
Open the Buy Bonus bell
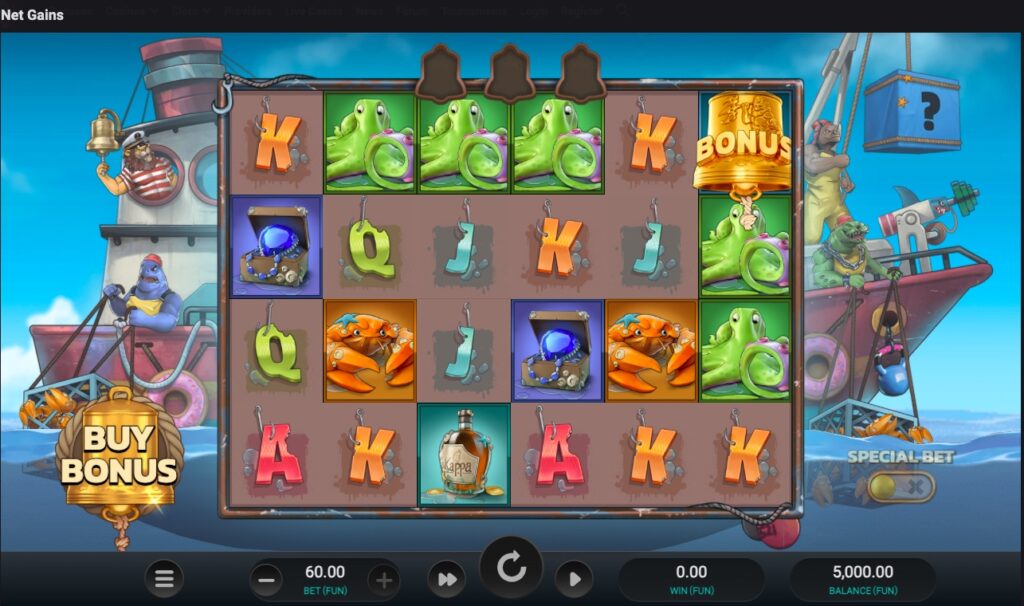click(x=119, y=458)
